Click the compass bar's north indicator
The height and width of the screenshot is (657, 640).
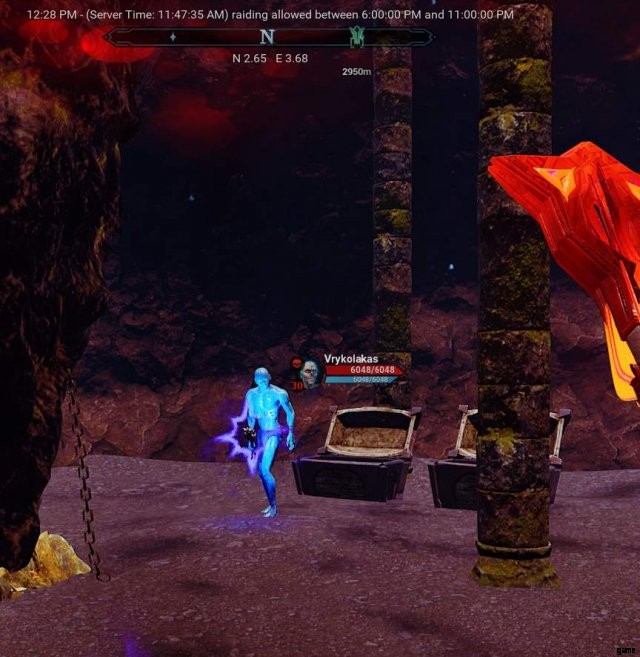click(267, 37)
